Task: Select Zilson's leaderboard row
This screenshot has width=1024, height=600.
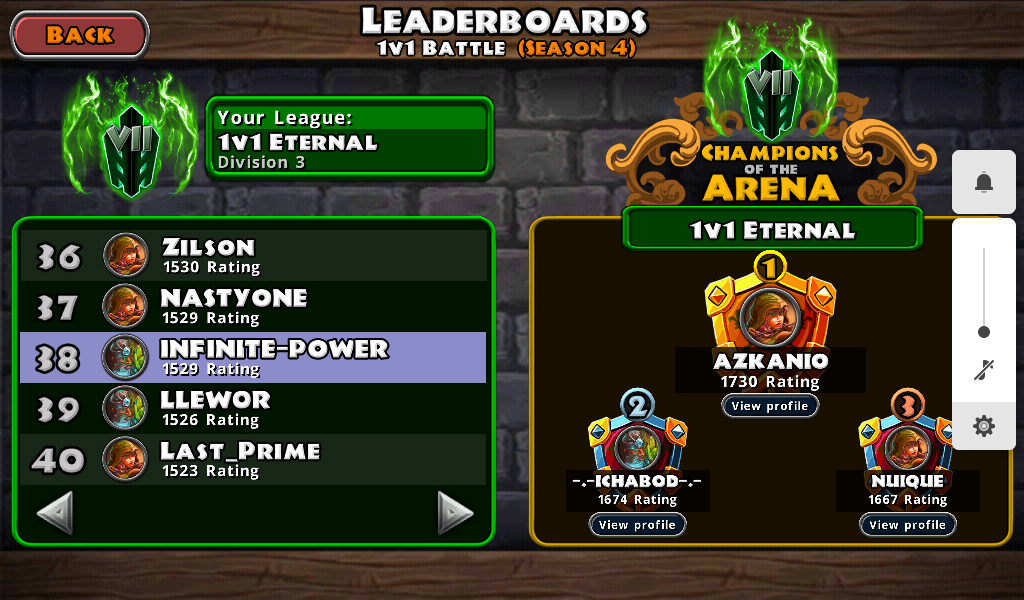Action: point(253,256)
